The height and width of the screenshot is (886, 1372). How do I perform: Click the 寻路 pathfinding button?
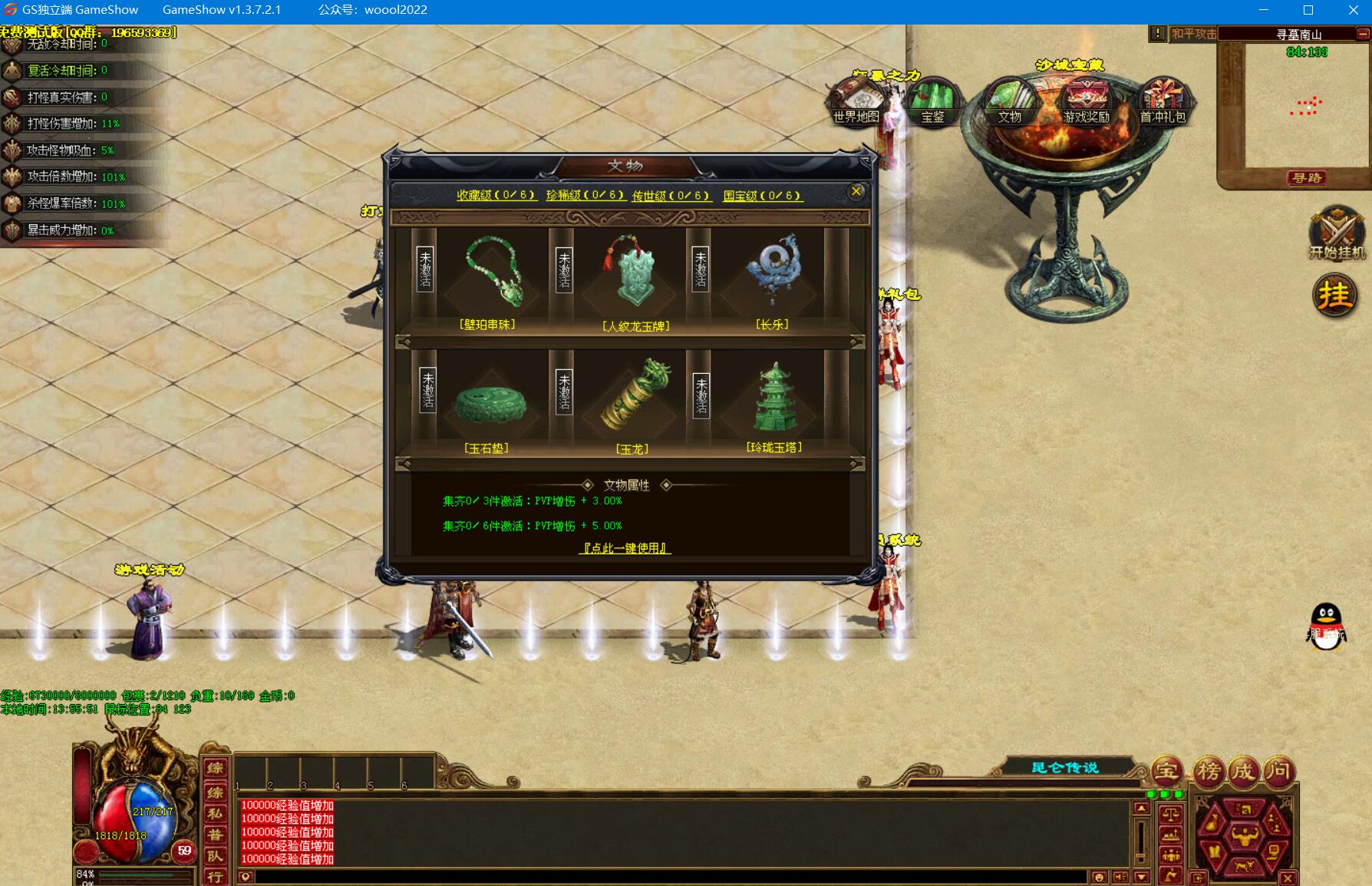[1307, 178]
